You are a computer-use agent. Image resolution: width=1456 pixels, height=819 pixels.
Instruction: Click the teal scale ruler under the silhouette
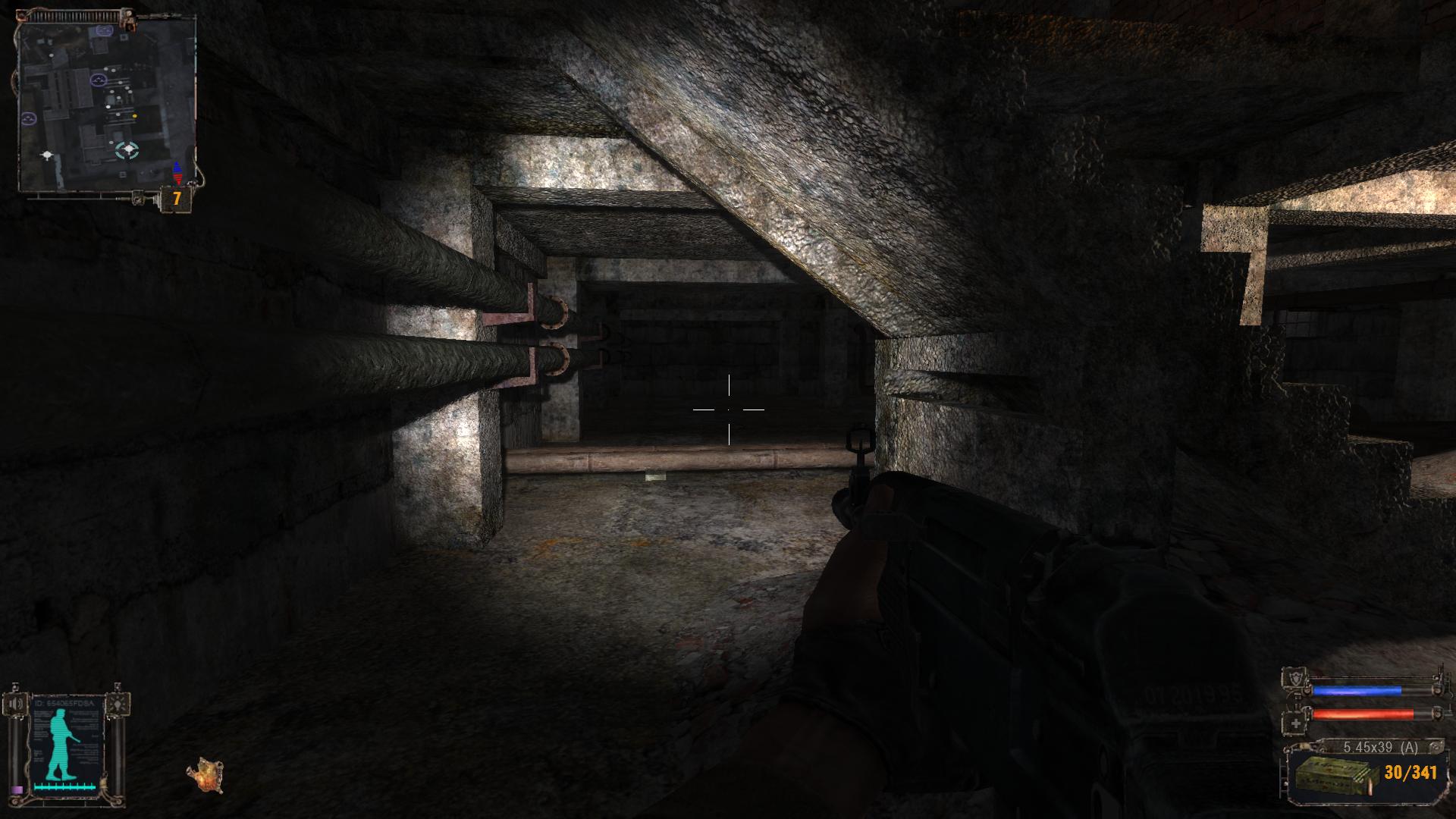(x=64, y=788)
